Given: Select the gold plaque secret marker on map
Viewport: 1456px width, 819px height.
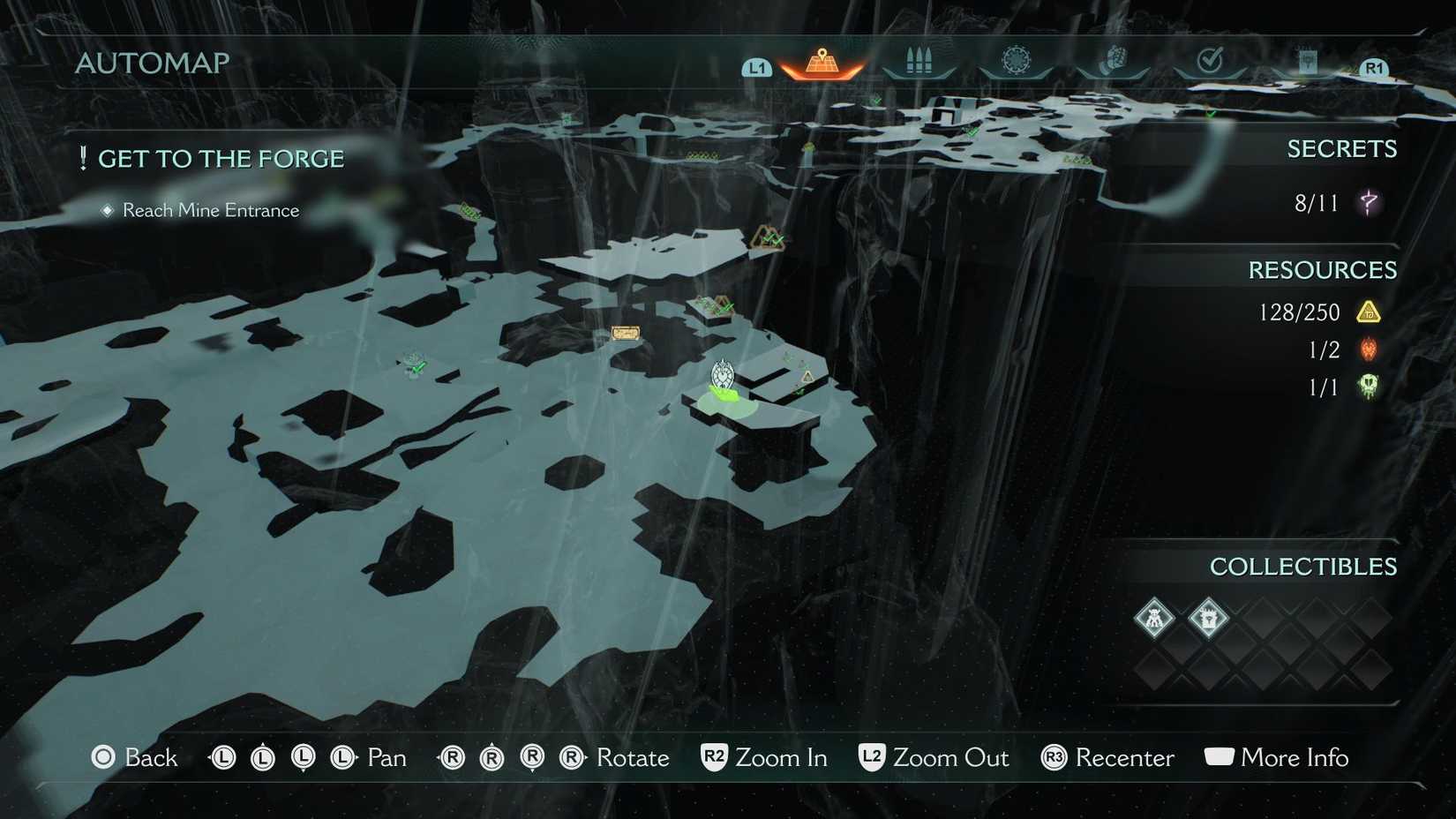Looking at the screenshot, I should click(627, 332).
